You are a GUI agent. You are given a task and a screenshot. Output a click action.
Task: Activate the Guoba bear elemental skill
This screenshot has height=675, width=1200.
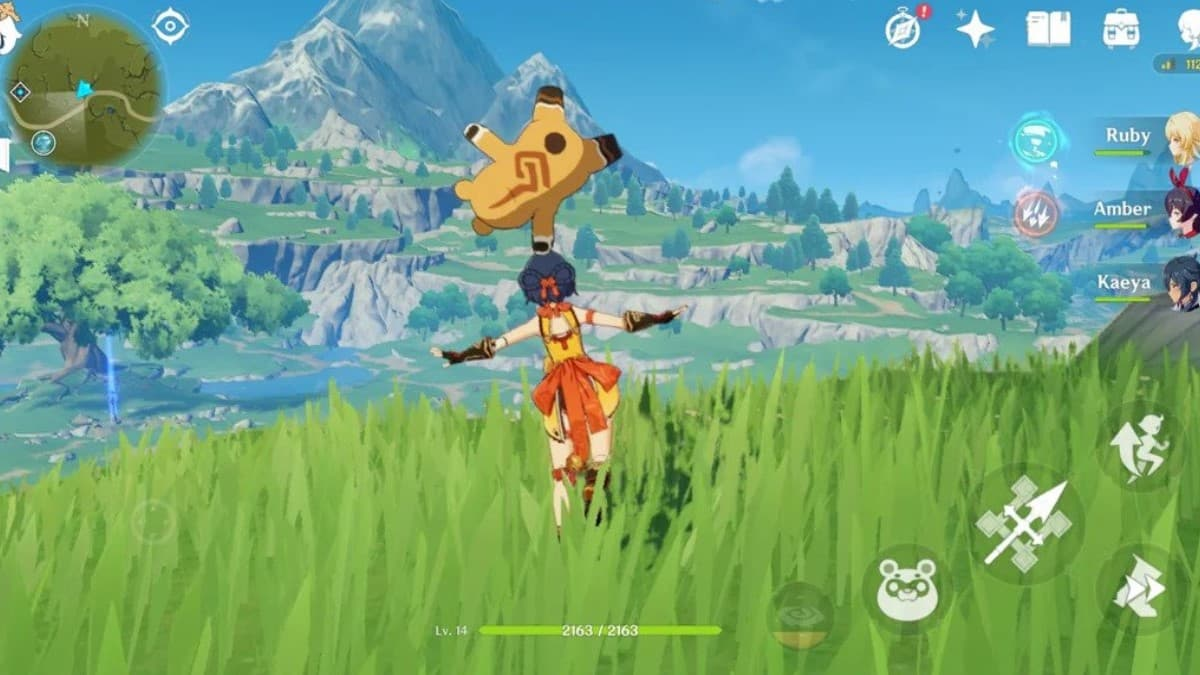[906, 591]
